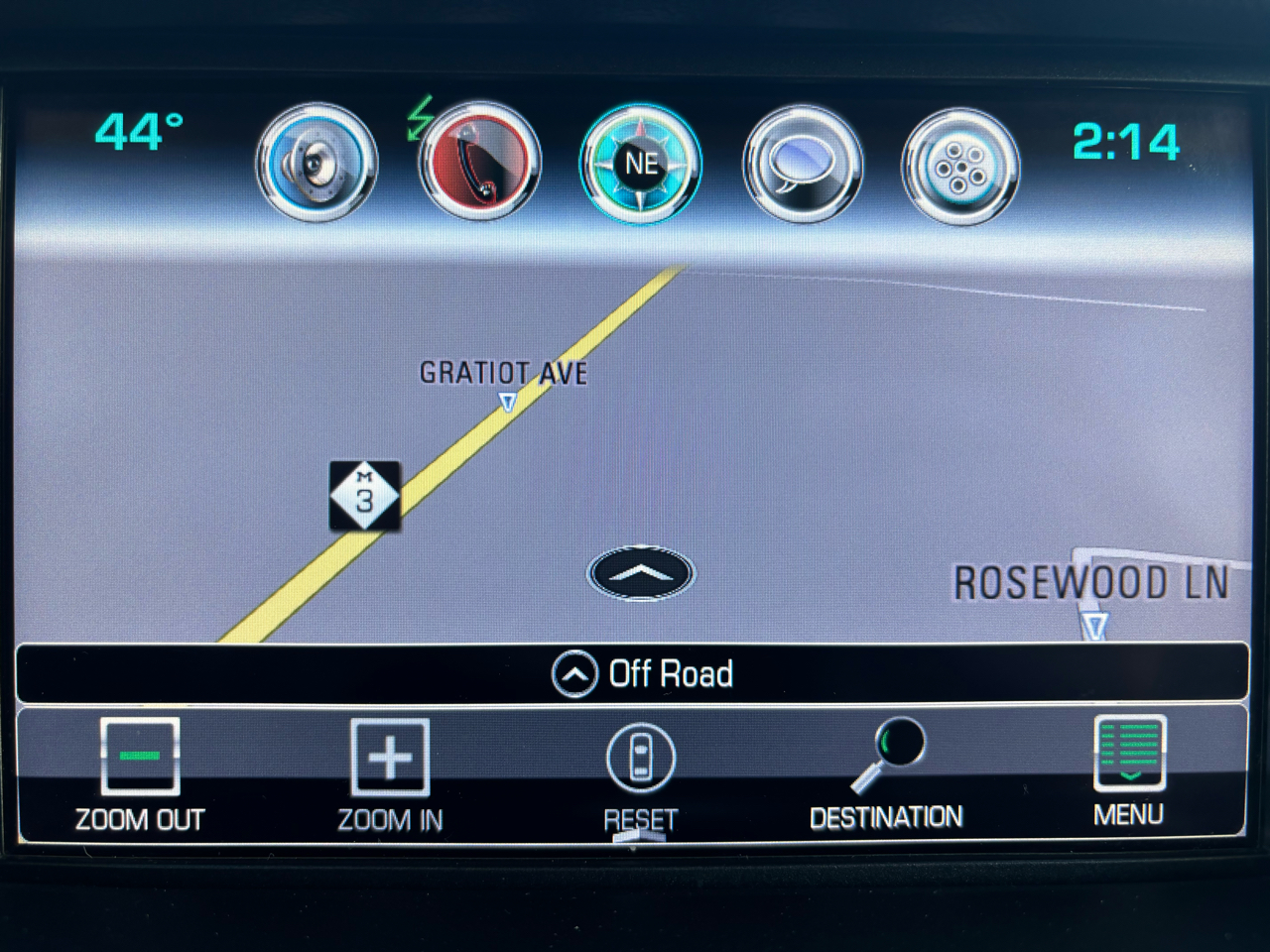Reset the map to vehicle position

pyautogui.click(x=641, y=774)
